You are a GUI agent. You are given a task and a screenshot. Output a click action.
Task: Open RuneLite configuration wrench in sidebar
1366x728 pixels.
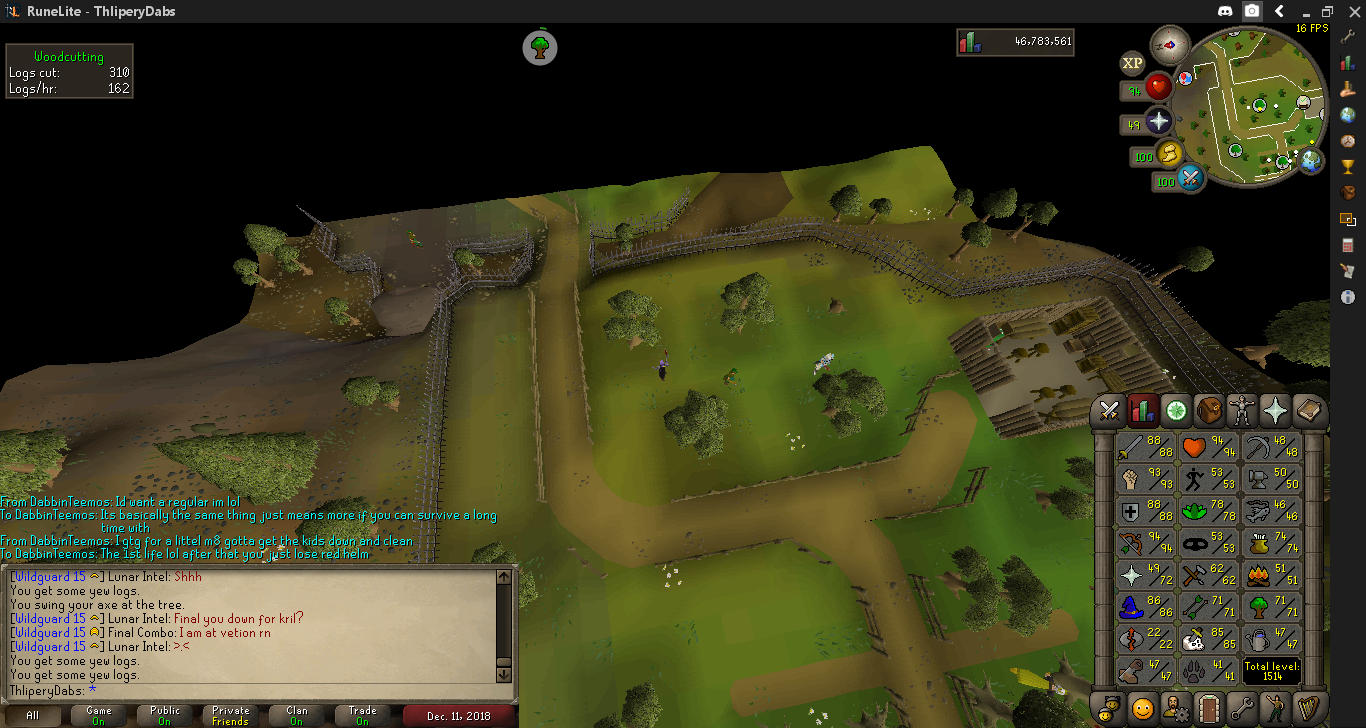1349,36
